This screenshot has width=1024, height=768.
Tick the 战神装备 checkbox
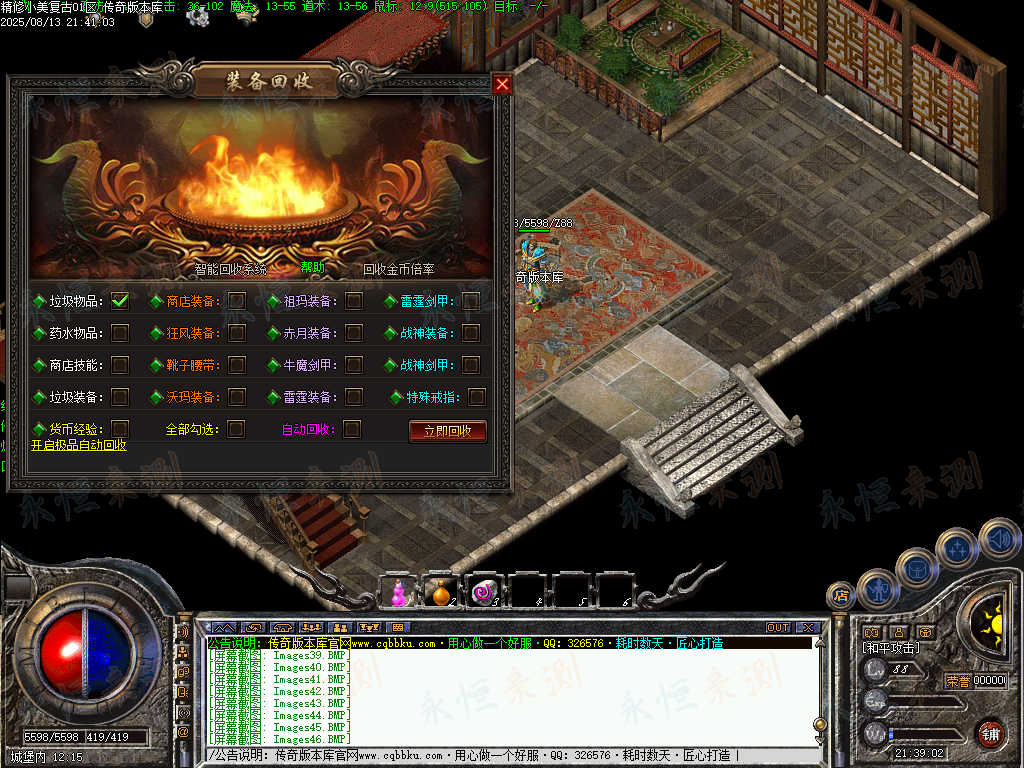[x=471, y=333]
